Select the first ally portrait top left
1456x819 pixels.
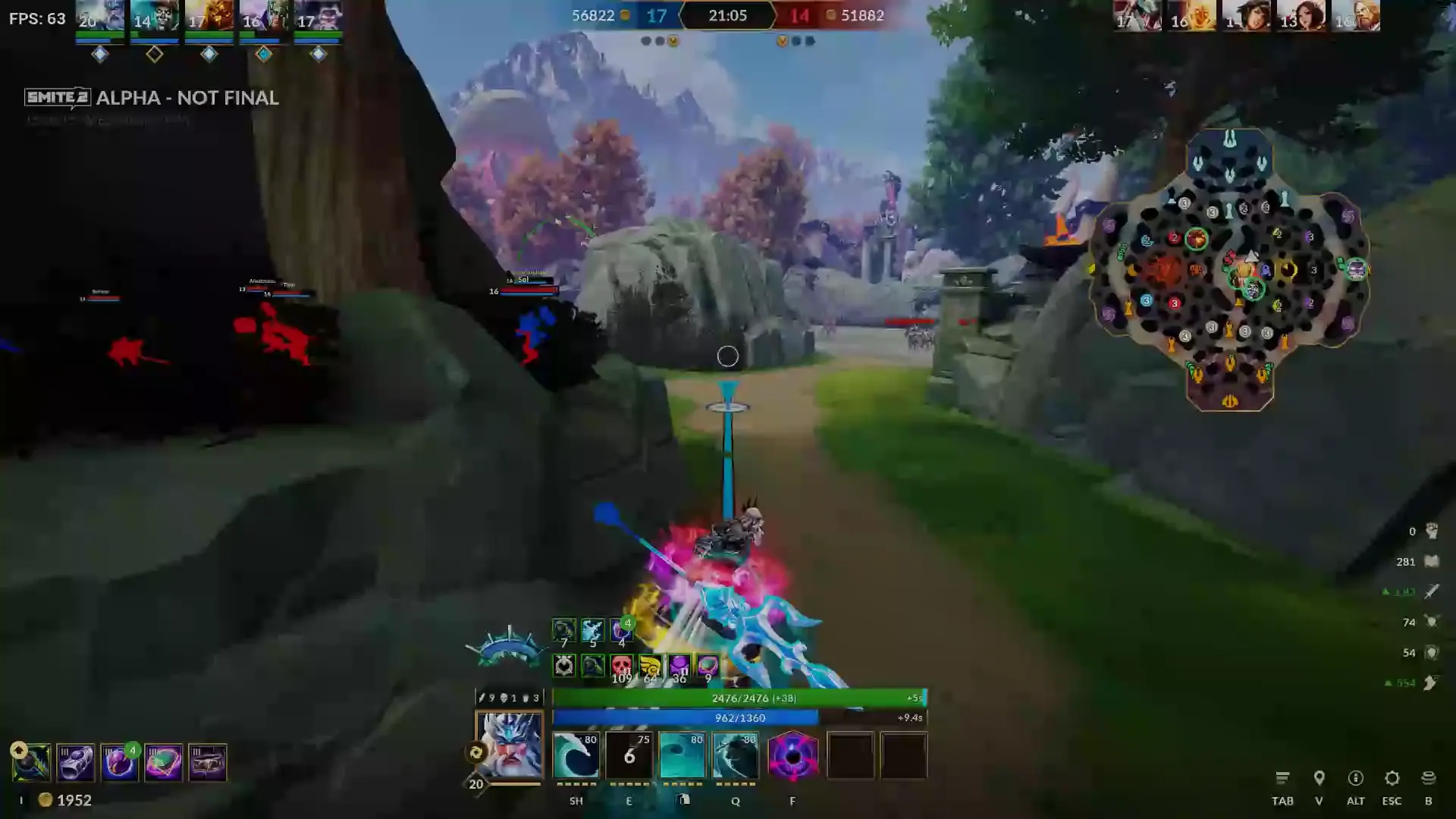coord(99,17)
